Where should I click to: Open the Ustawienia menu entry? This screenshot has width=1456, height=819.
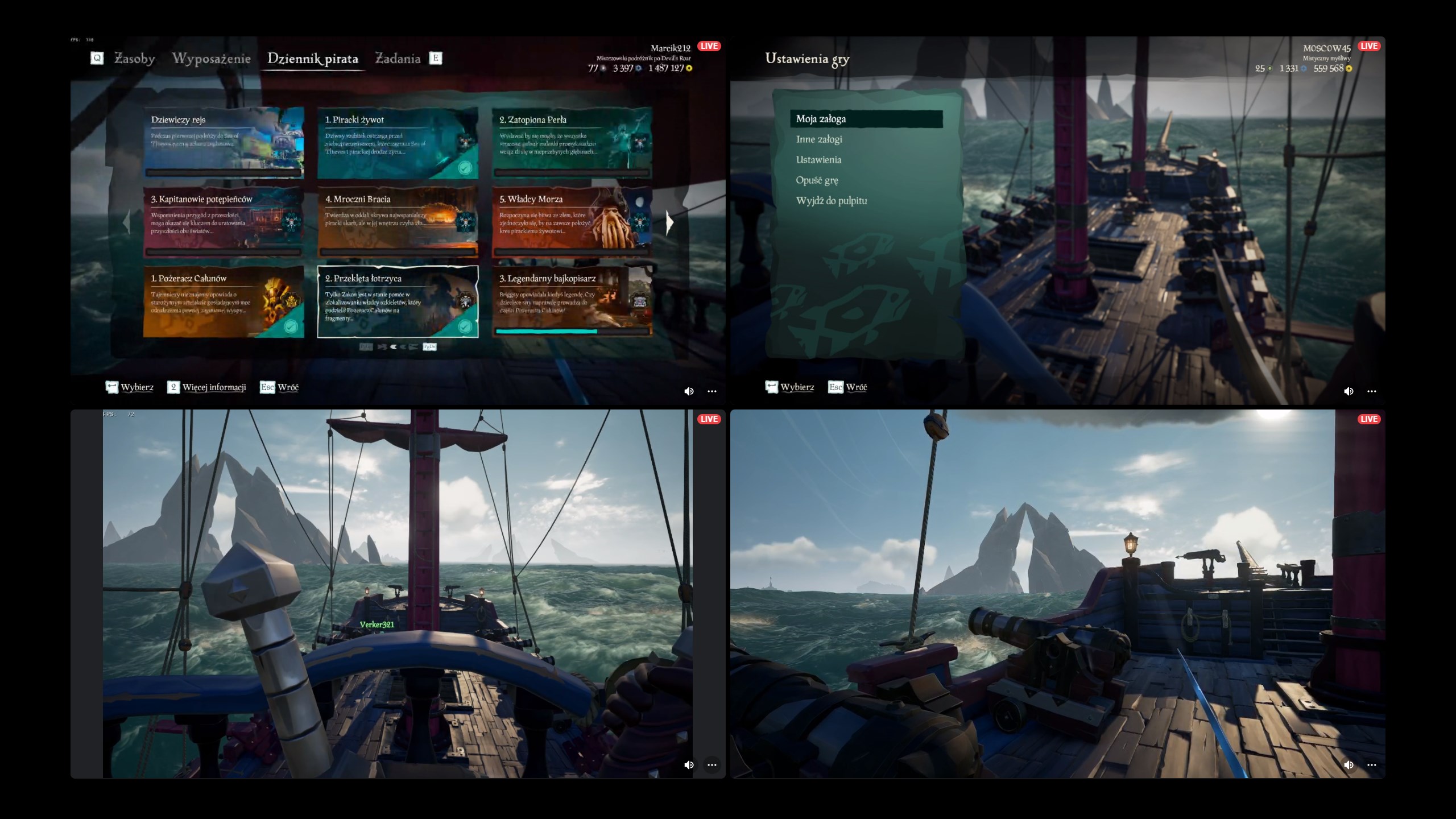[818, 160]
